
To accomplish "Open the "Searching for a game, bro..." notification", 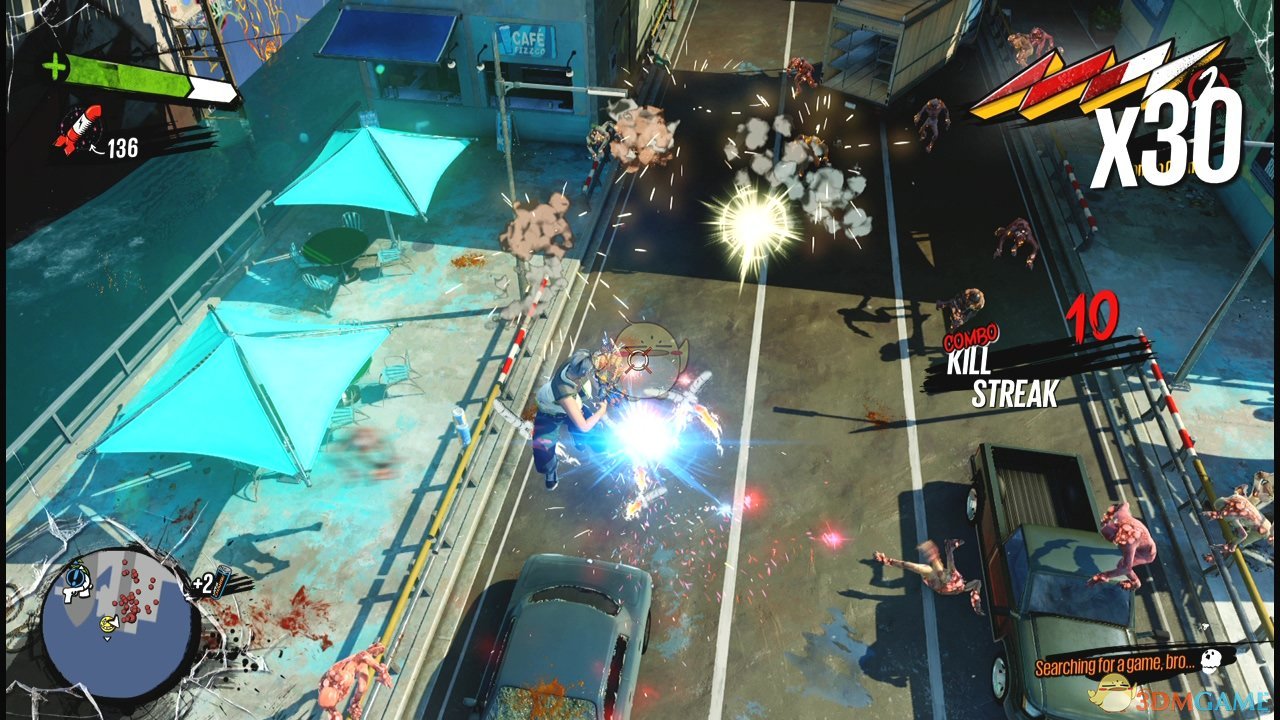I will click(x=1113, y=665).
